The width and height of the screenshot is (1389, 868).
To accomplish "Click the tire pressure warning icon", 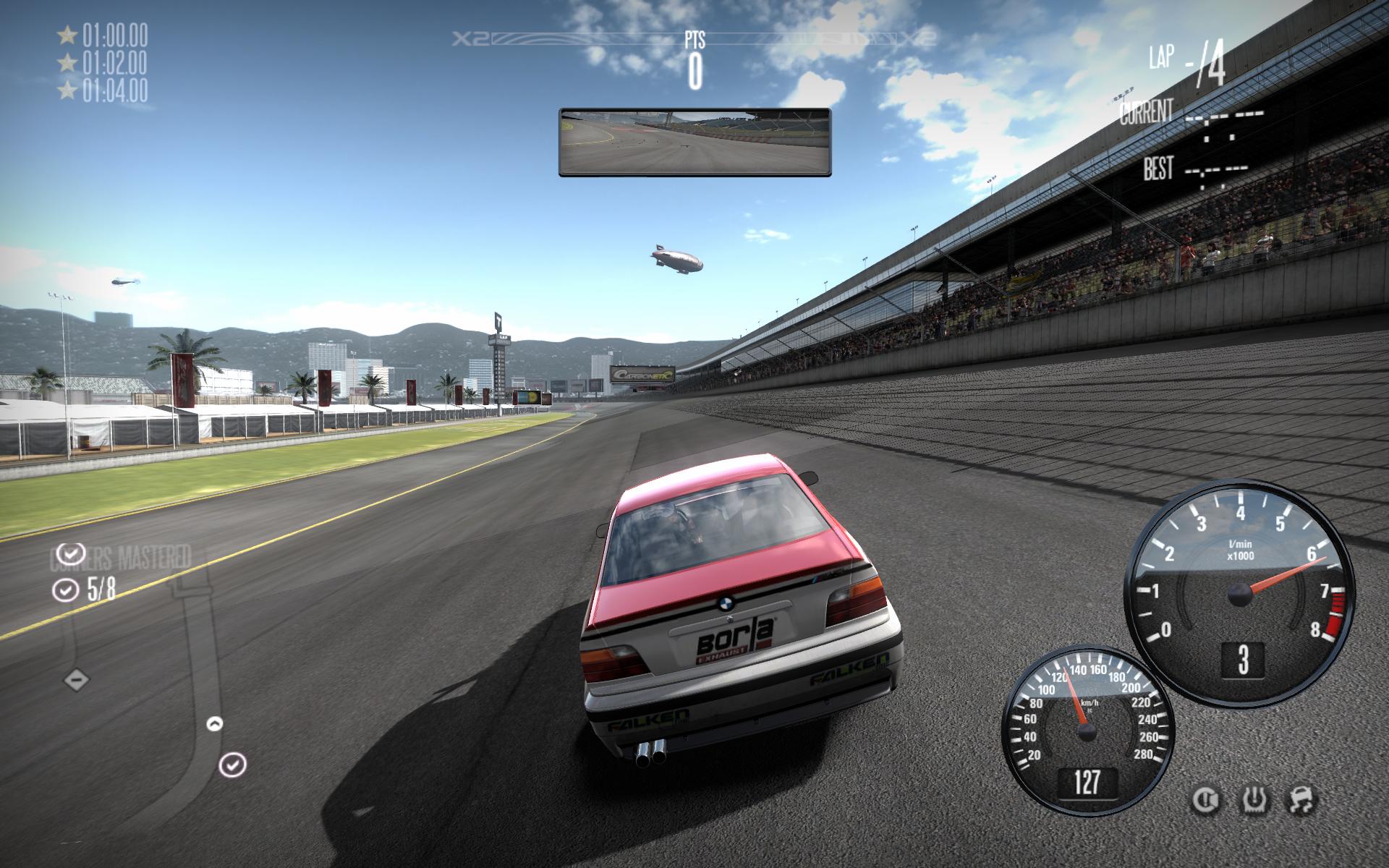I will click(x=1255, y=800).
